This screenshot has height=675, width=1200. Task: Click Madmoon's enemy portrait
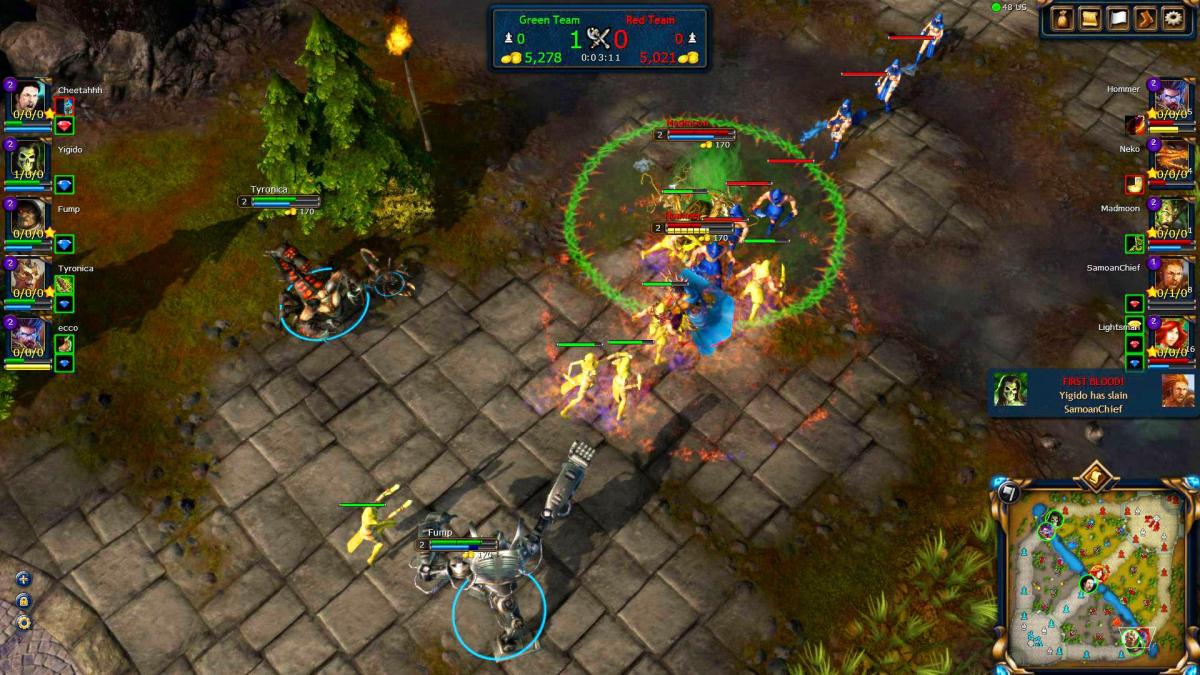(x=1171, y=219)
